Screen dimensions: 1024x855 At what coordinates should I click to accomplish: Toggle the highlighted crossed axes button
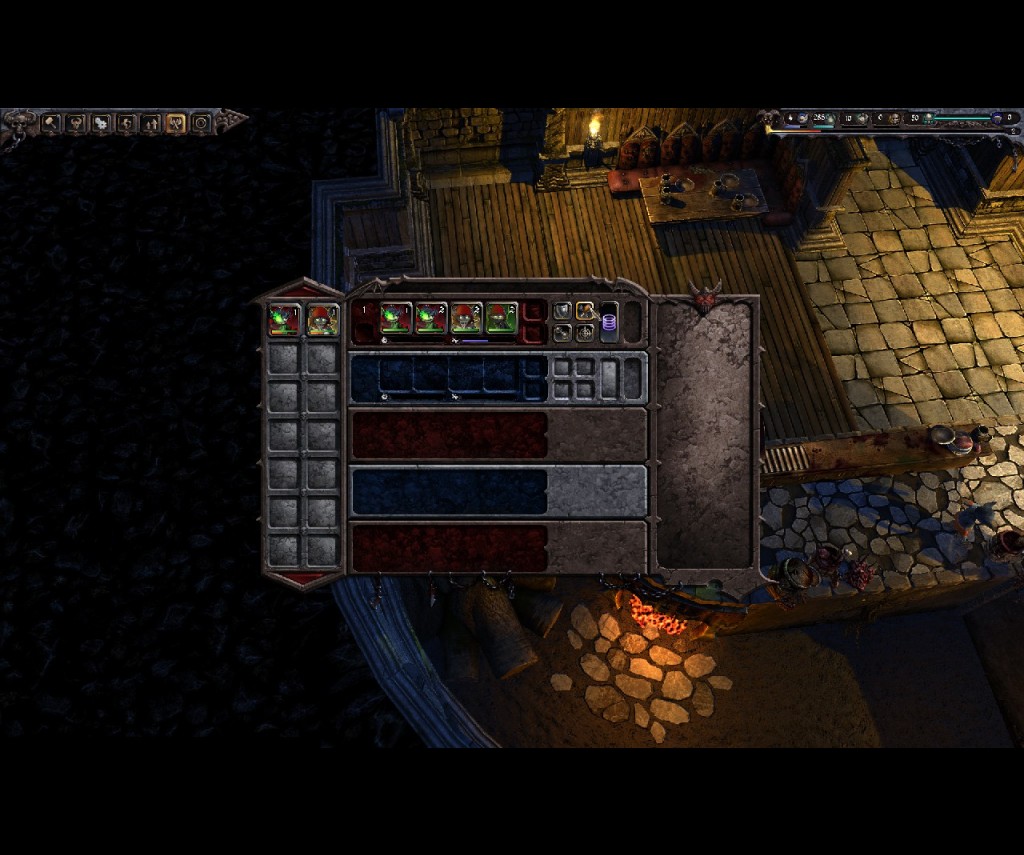tap(176, 123)
